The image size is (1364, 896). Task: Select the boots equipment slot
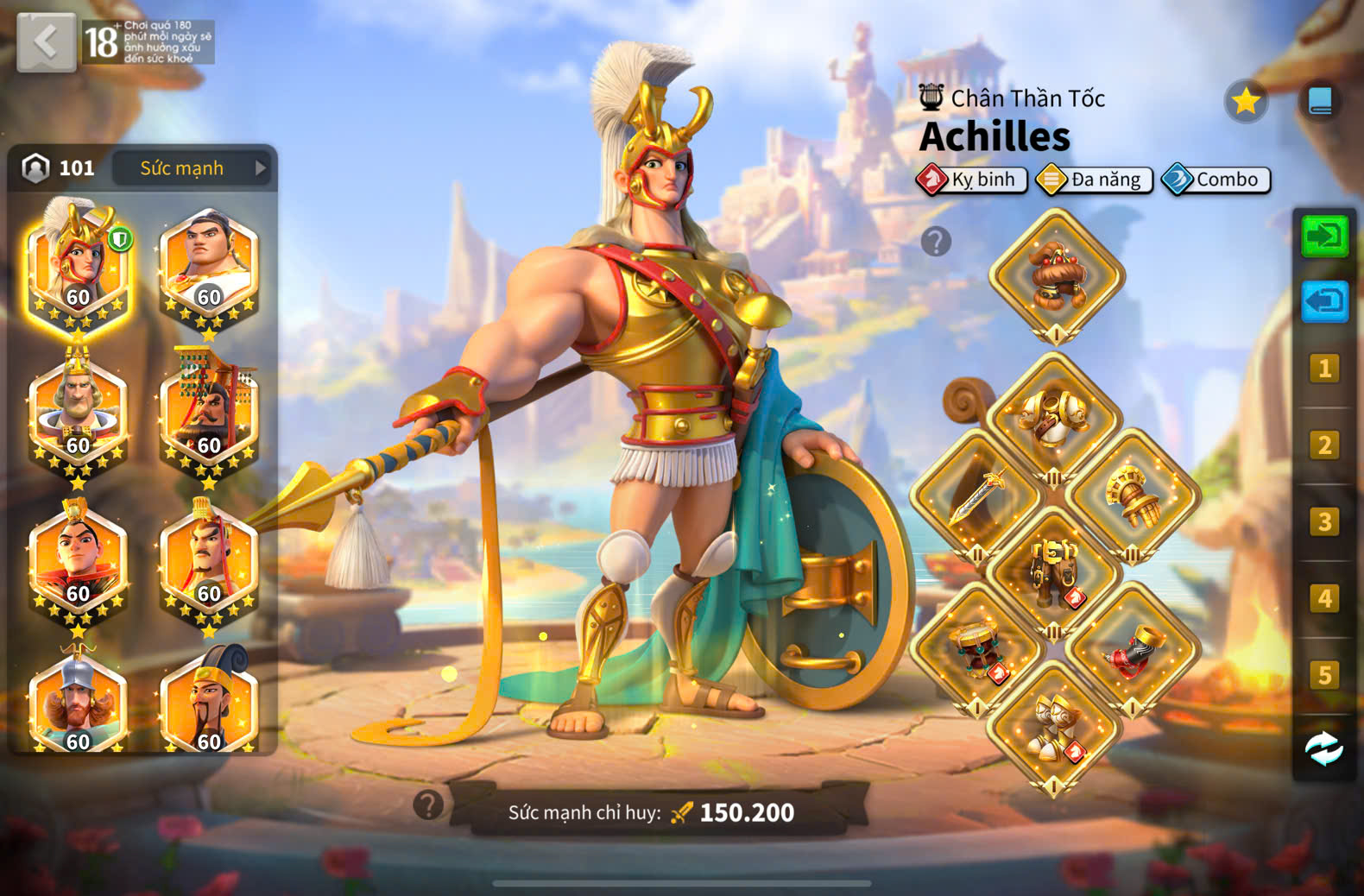click(1054, 729)
